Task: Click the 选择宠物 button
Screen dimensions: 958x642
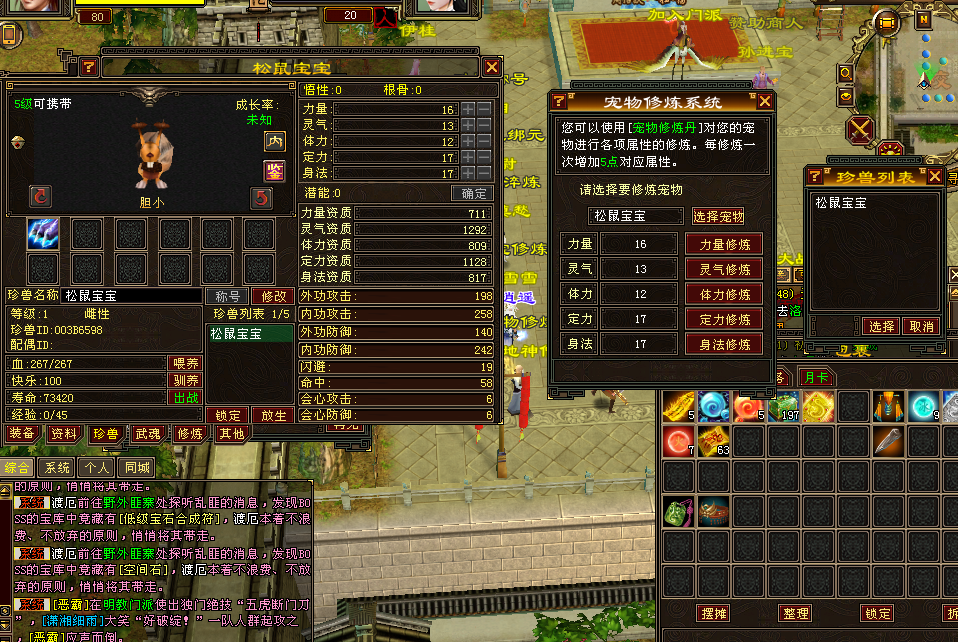Action: pyautogui.click(x=718, y=216)
